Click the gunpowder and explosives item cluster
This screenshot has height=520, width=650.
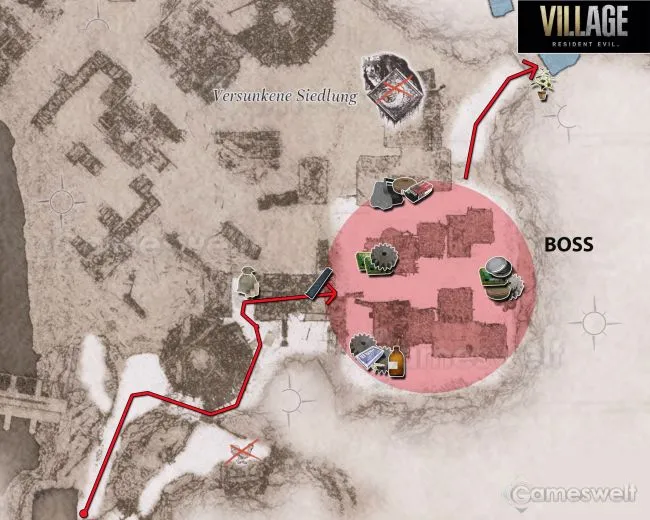pyautogui.click(x=400, y=192)
